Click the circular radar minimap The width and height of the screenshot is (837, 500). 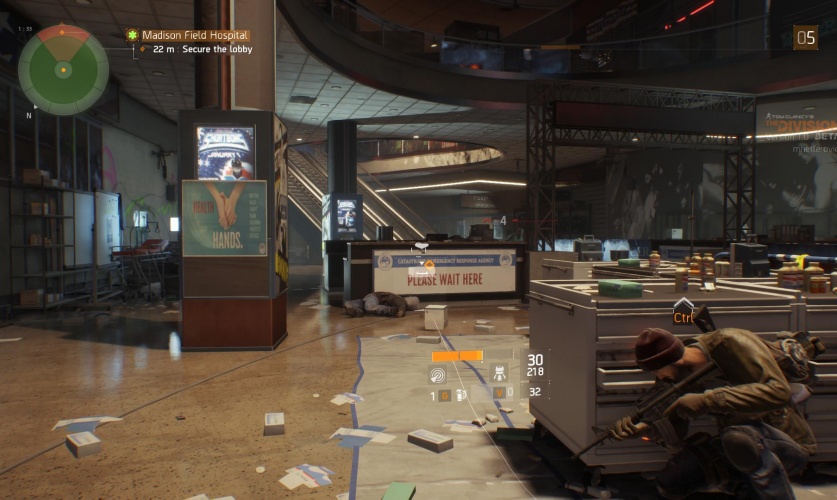[x=63, y=69]
